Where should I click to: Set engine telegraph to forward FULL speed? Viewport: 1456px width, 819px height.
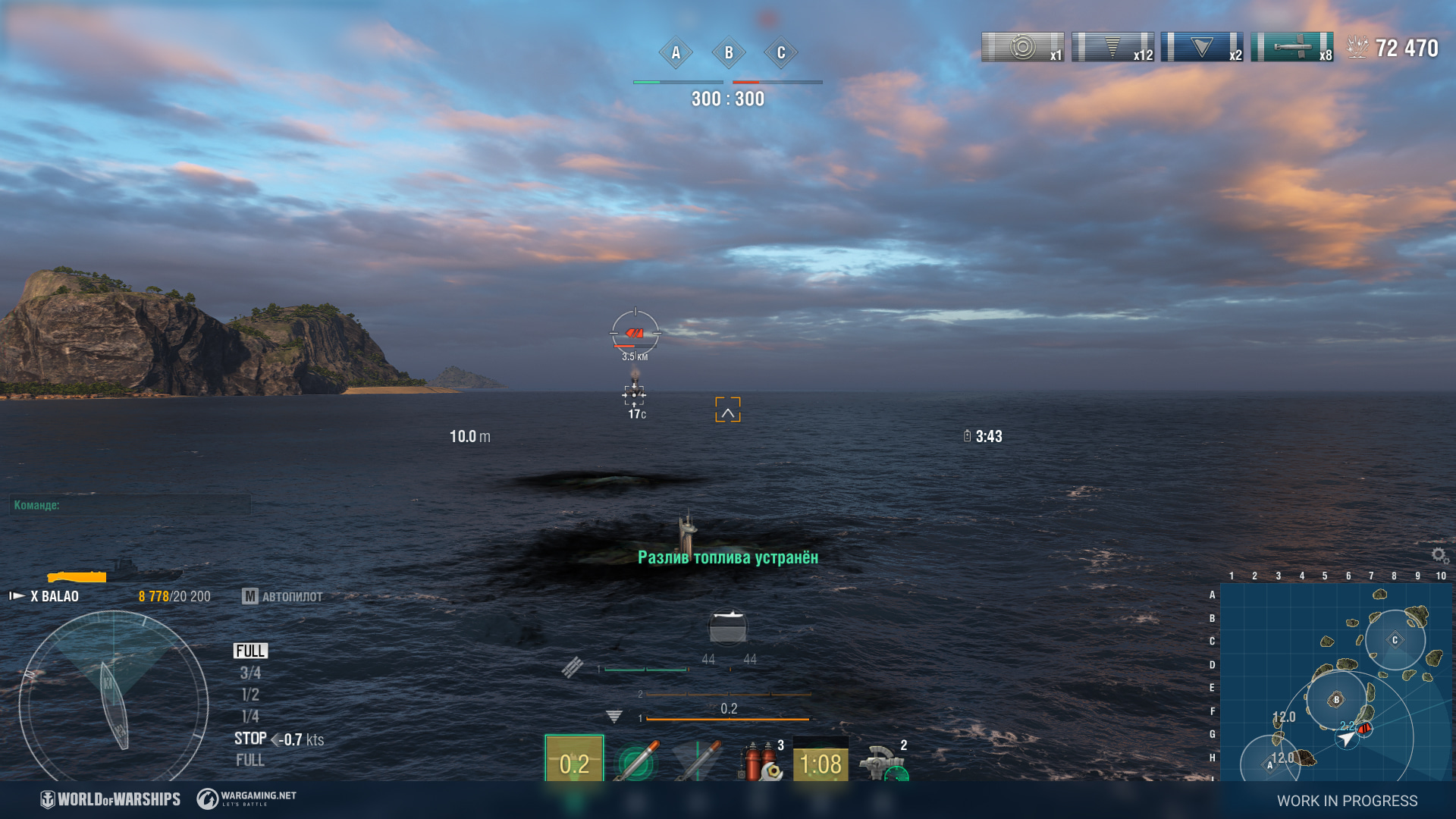click(249, 651)
